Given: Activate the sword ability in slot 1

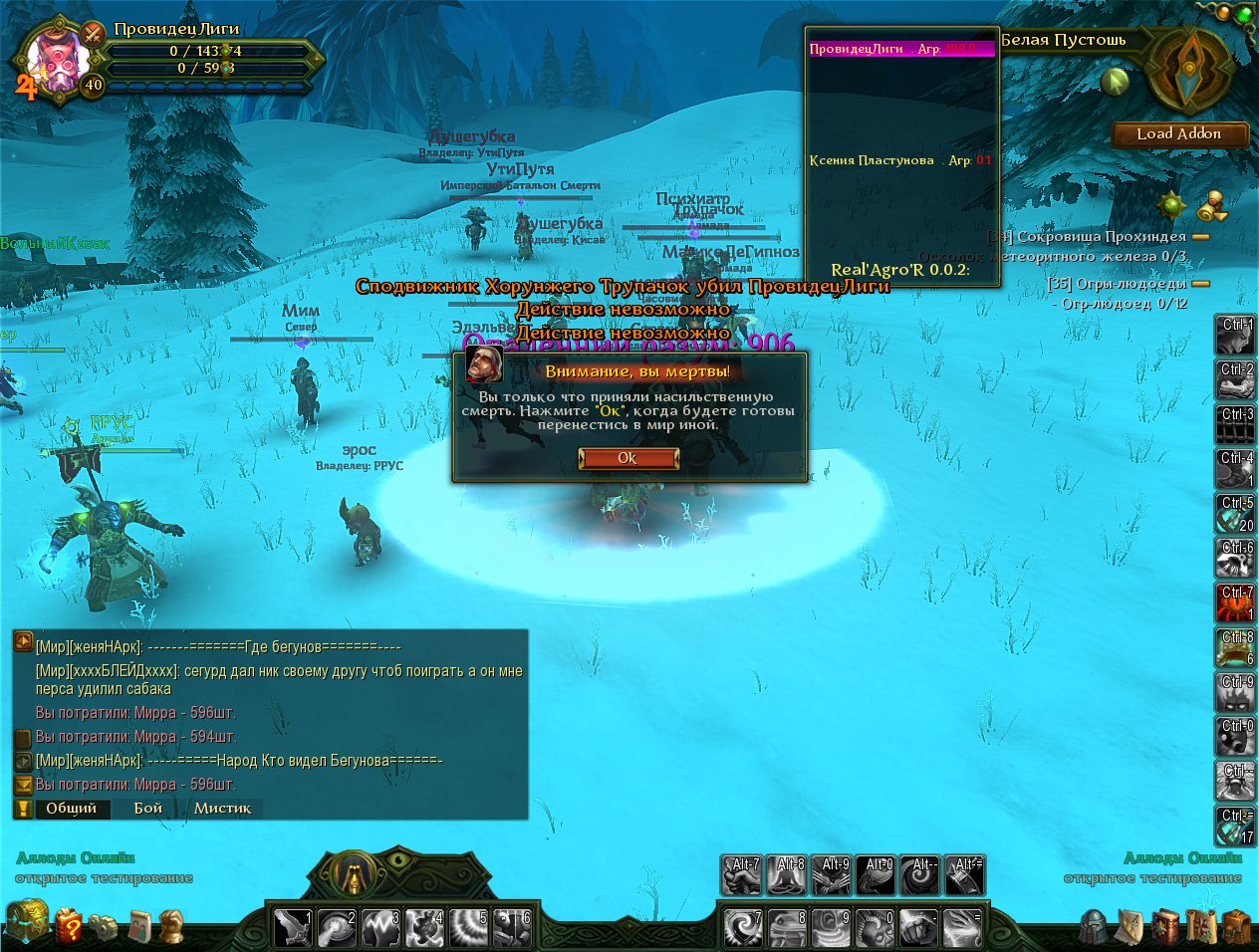Looking at the screenshot, I should [x=293, y=927].
